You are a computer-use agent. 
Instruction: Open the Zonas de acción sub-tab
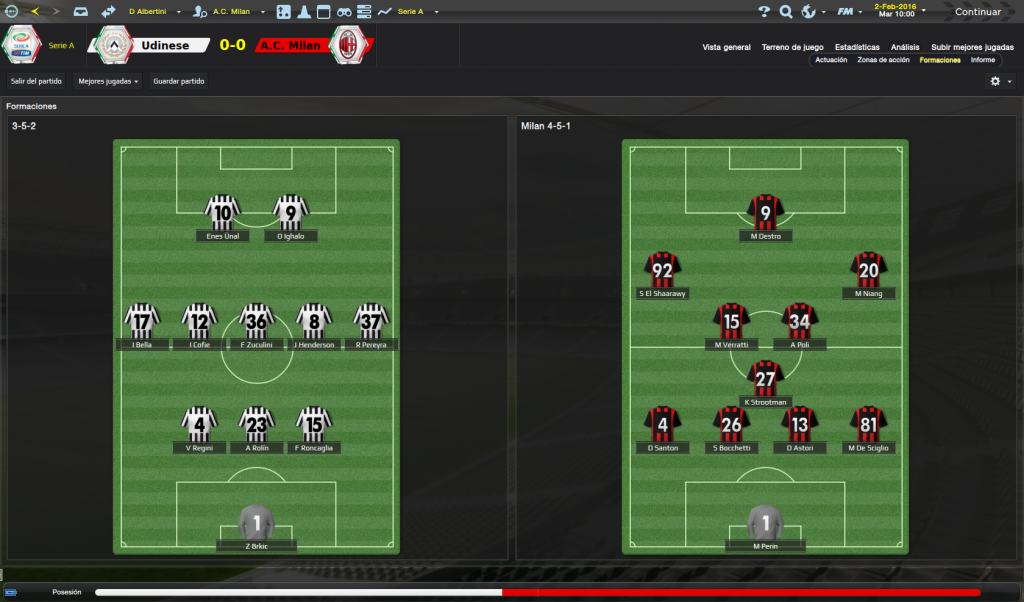tap(883, 60)
